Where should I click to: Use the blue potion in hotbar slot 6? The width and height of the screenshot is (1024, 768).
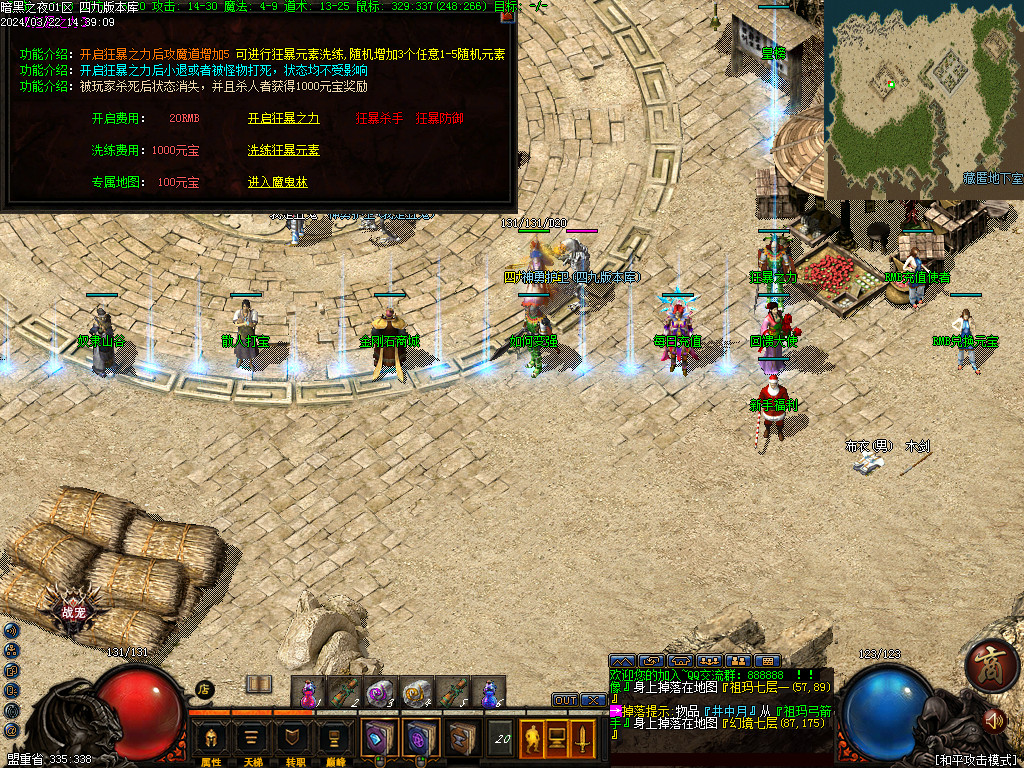pos(489,692)
